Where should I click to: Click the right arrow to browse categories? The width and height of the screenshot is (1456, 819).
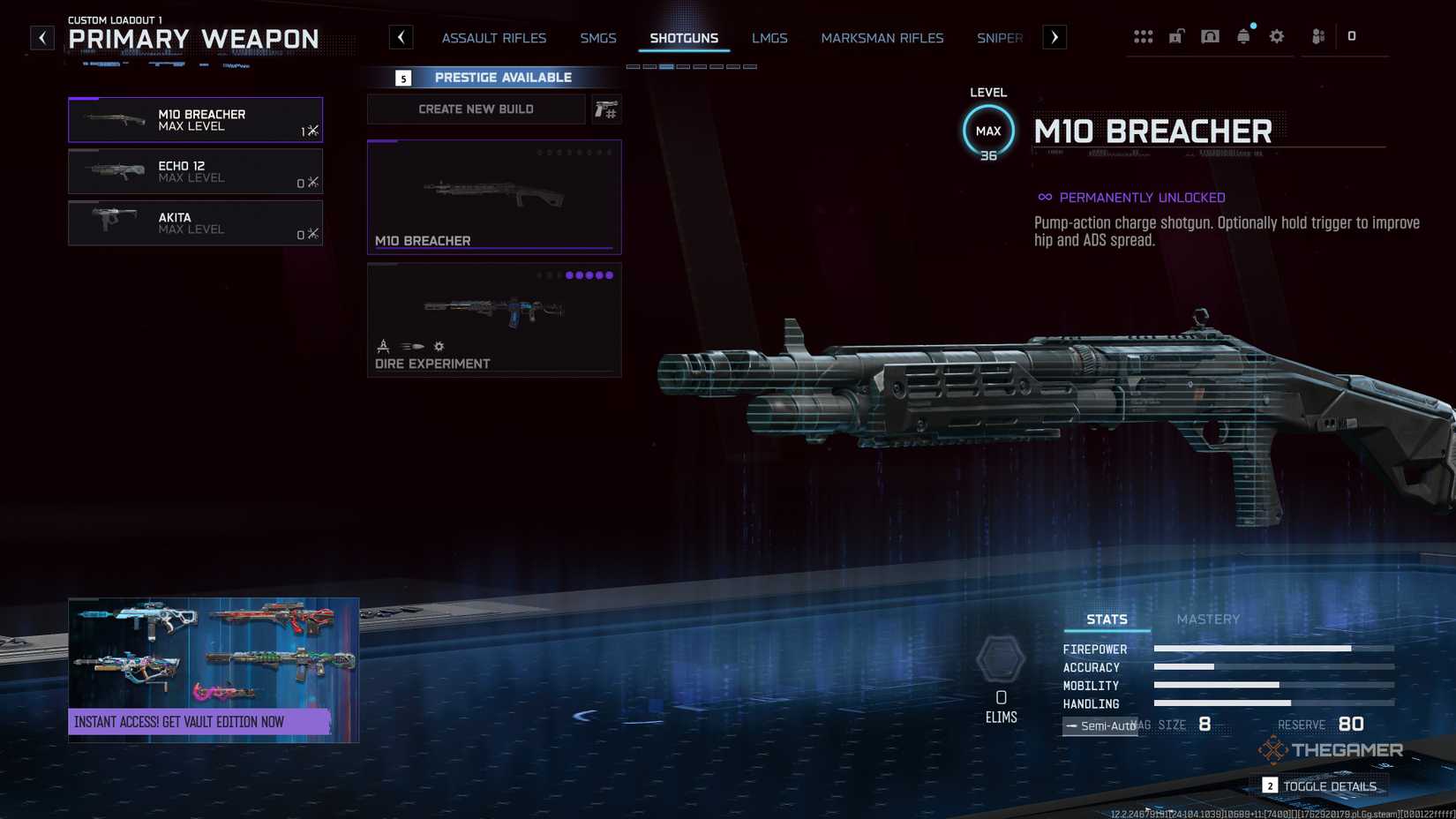pyautogui.click(x=1054, y=37)
